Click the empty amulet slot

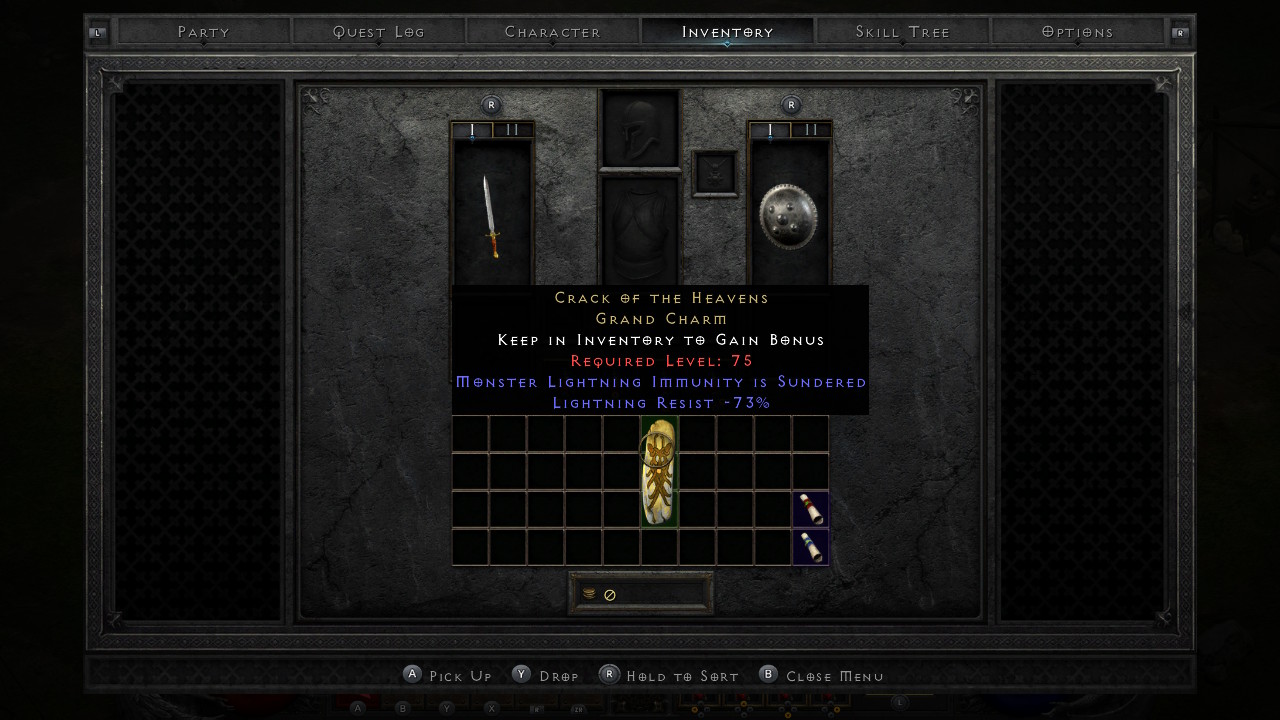[715, 174]
